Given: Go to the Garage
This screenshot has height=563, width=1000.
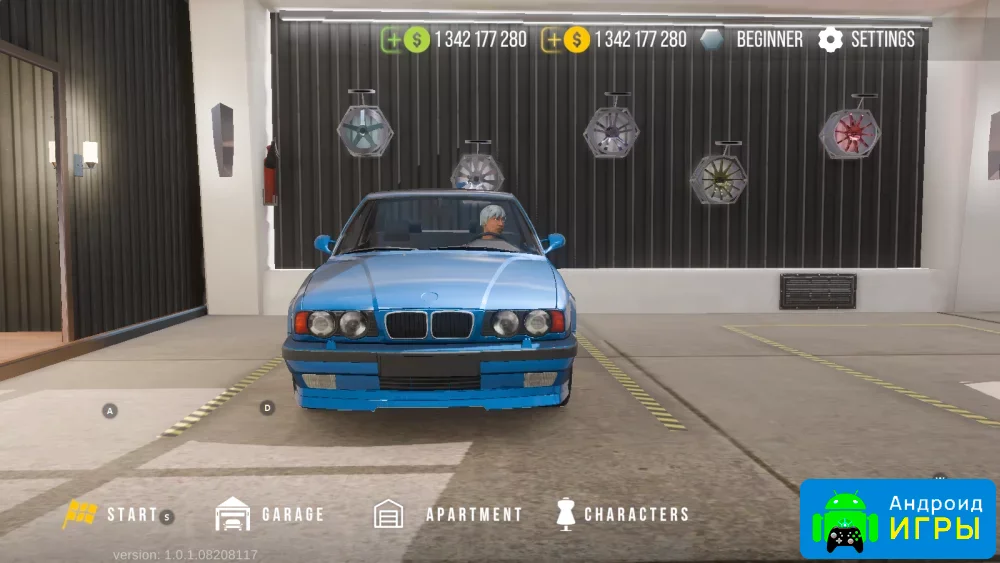Looking at the screenshot, I should click(270, 514).
